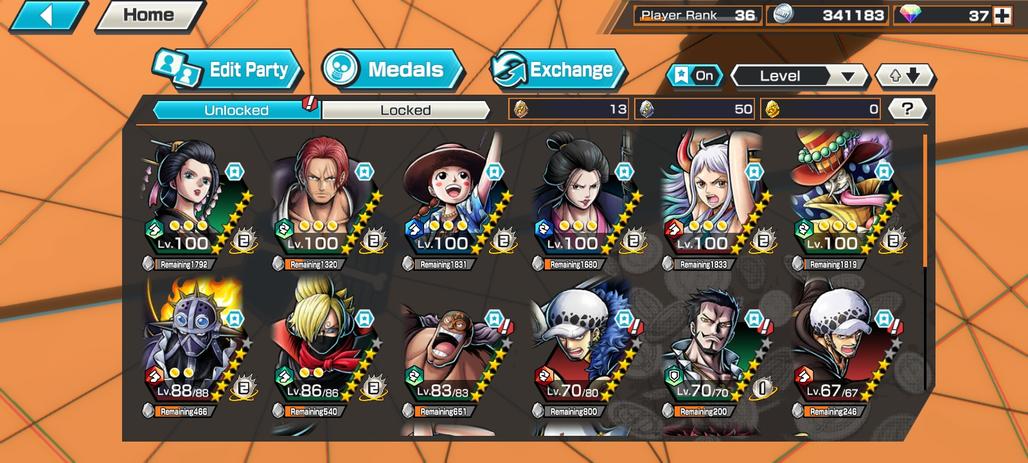
Task: Switch to the Locked tab
Action: coord(405,110)
